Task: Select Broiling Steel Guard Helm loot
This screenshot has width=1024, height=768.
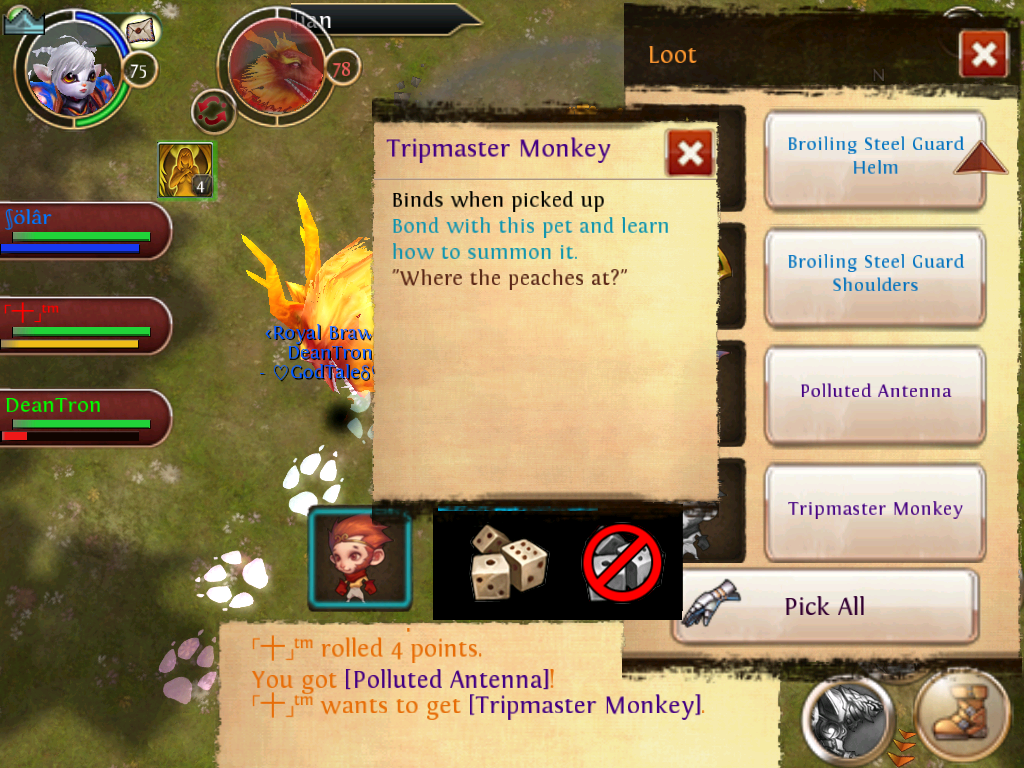Action: pos(875,157)
